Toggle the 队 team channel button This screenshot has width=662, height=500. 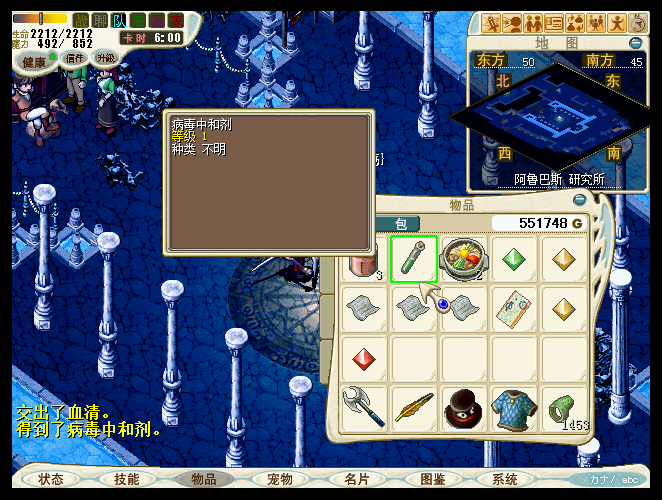pos(119,19)
